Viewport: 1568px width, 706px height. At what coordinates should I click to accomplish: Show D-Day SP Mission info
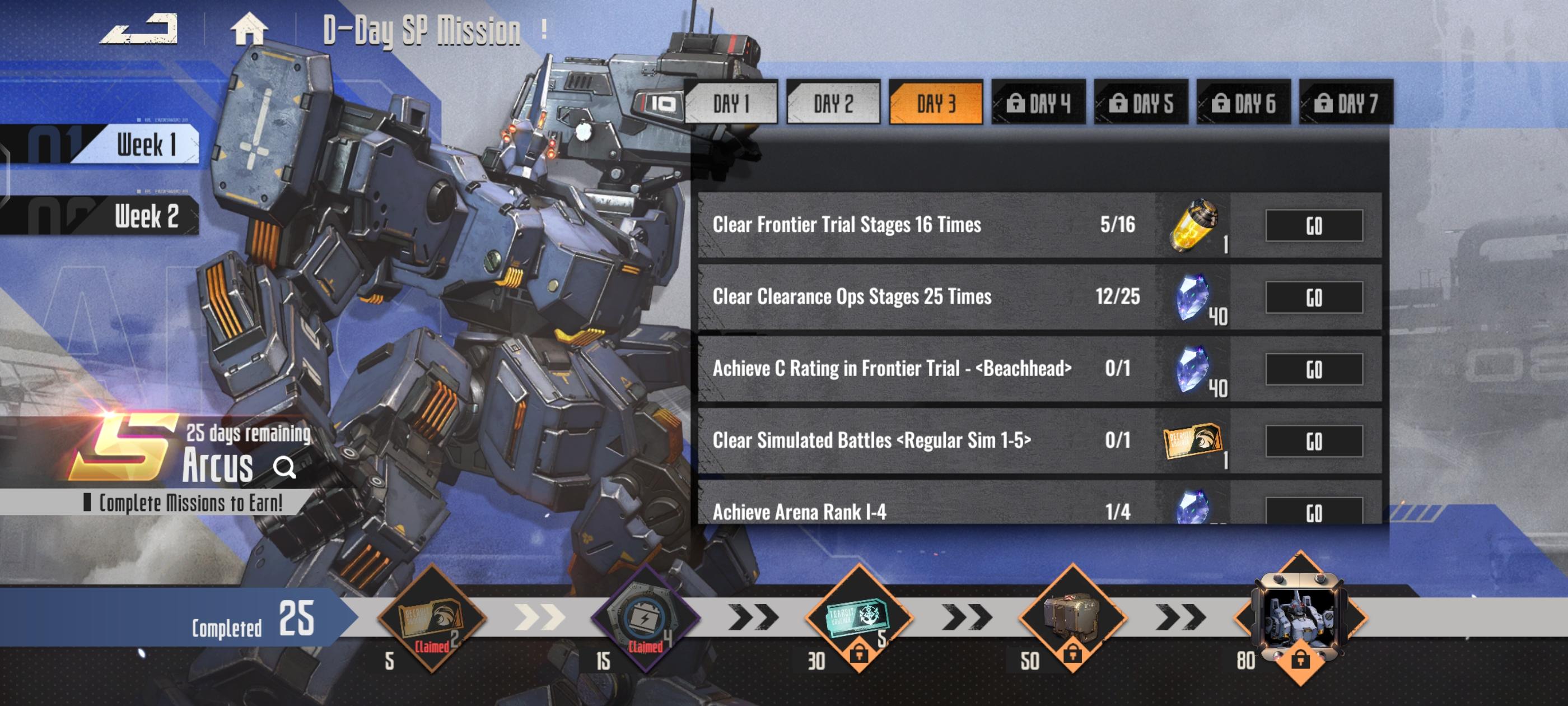544,30
